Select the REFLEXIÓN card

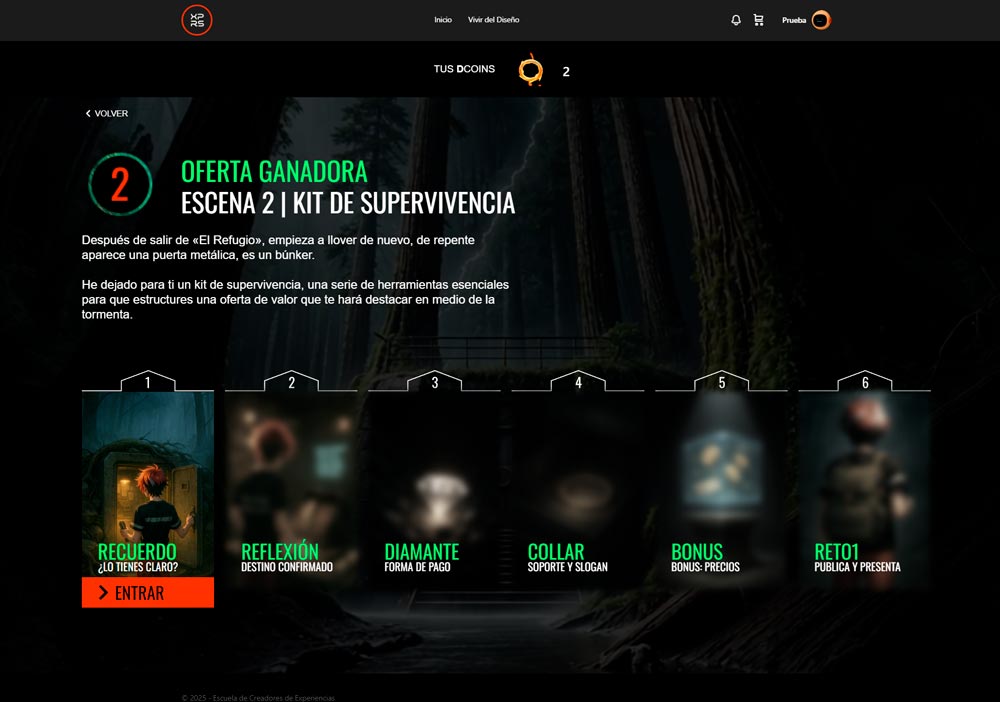[291, 480]
